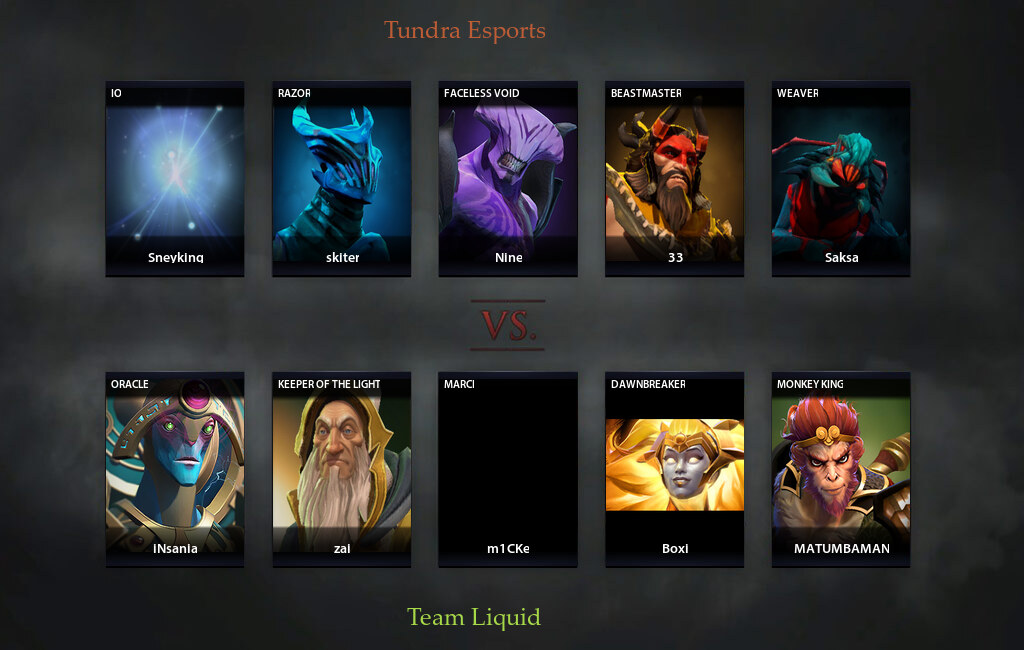Select the Team Liquid team name
Screen dimensions: 1024x650
(x=474, y=617)
